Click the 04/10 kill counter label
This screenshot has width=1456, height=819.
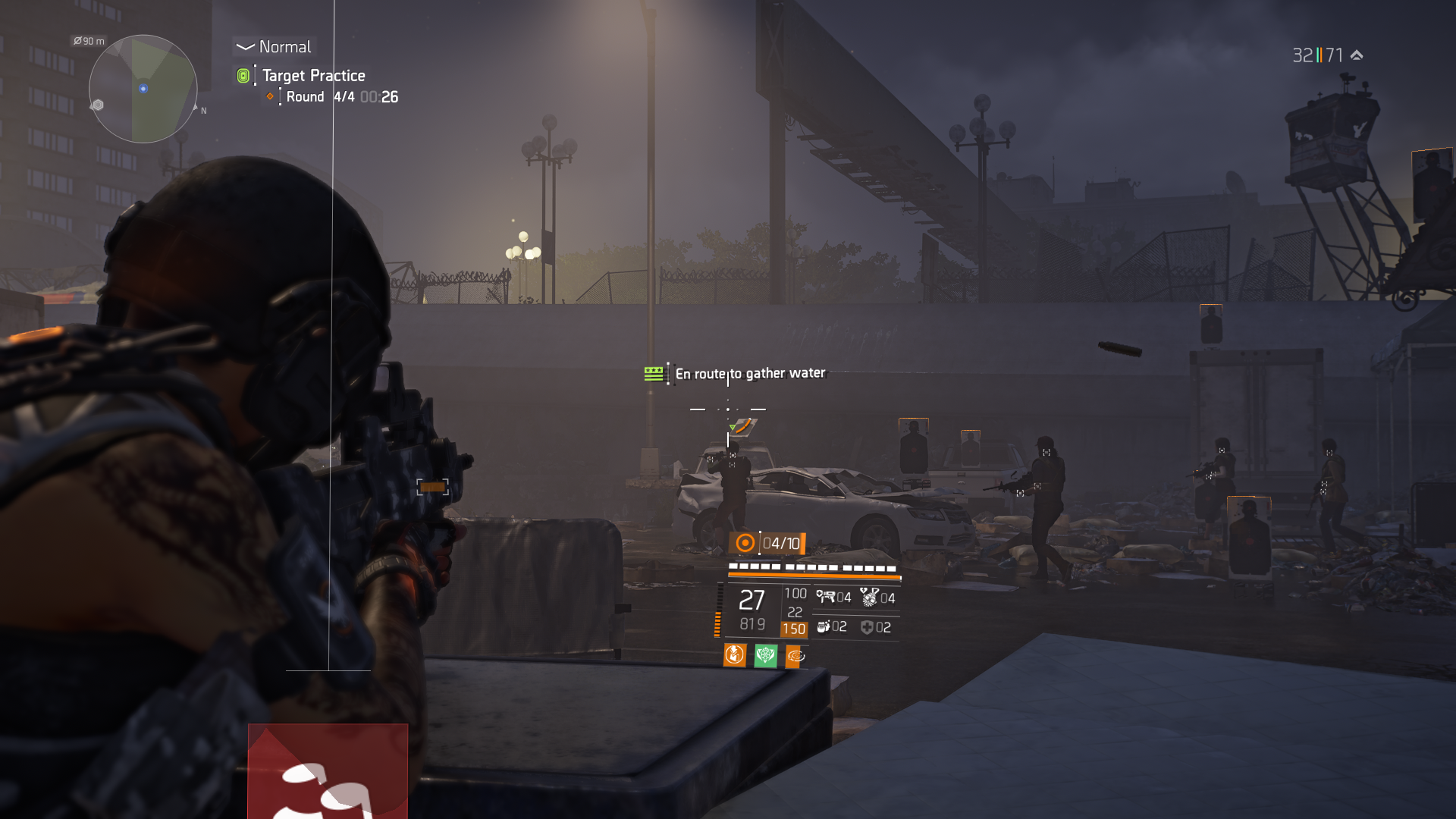783,543
